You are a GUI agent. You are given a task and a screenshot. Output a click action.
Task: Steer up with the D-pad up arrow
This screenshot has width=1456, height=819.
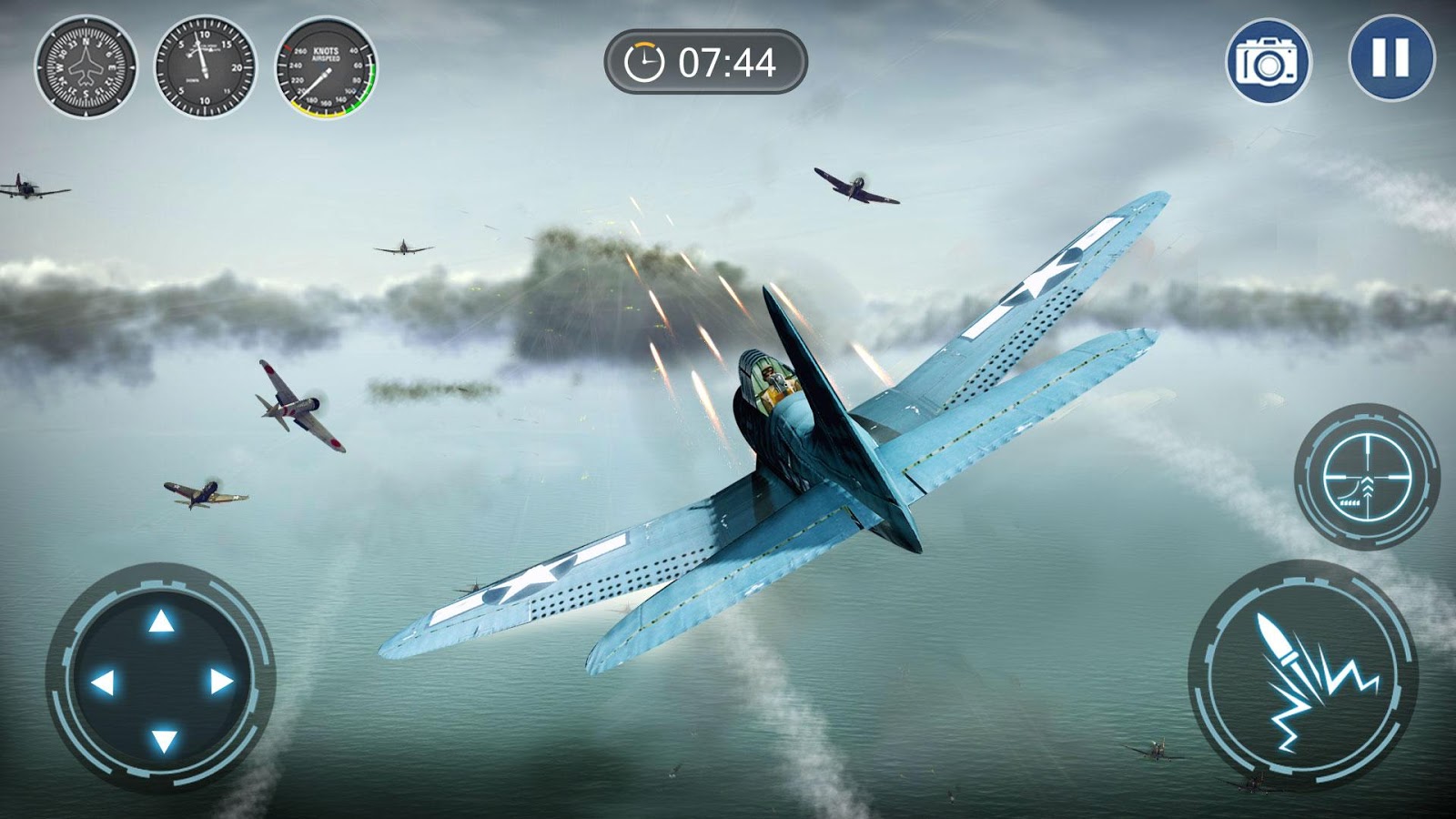pyautogui.click(x=161, y=622)
